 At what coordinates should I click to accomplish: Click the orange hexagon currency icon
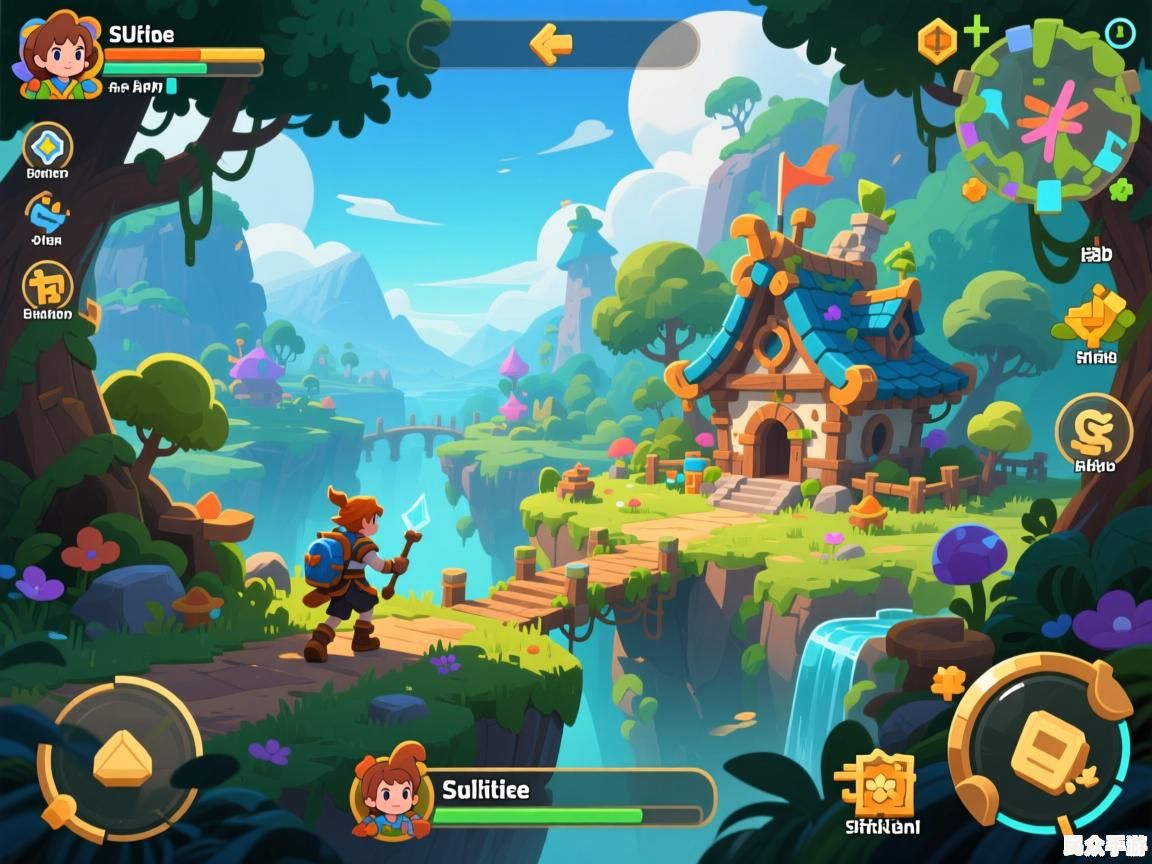(937, 42)
